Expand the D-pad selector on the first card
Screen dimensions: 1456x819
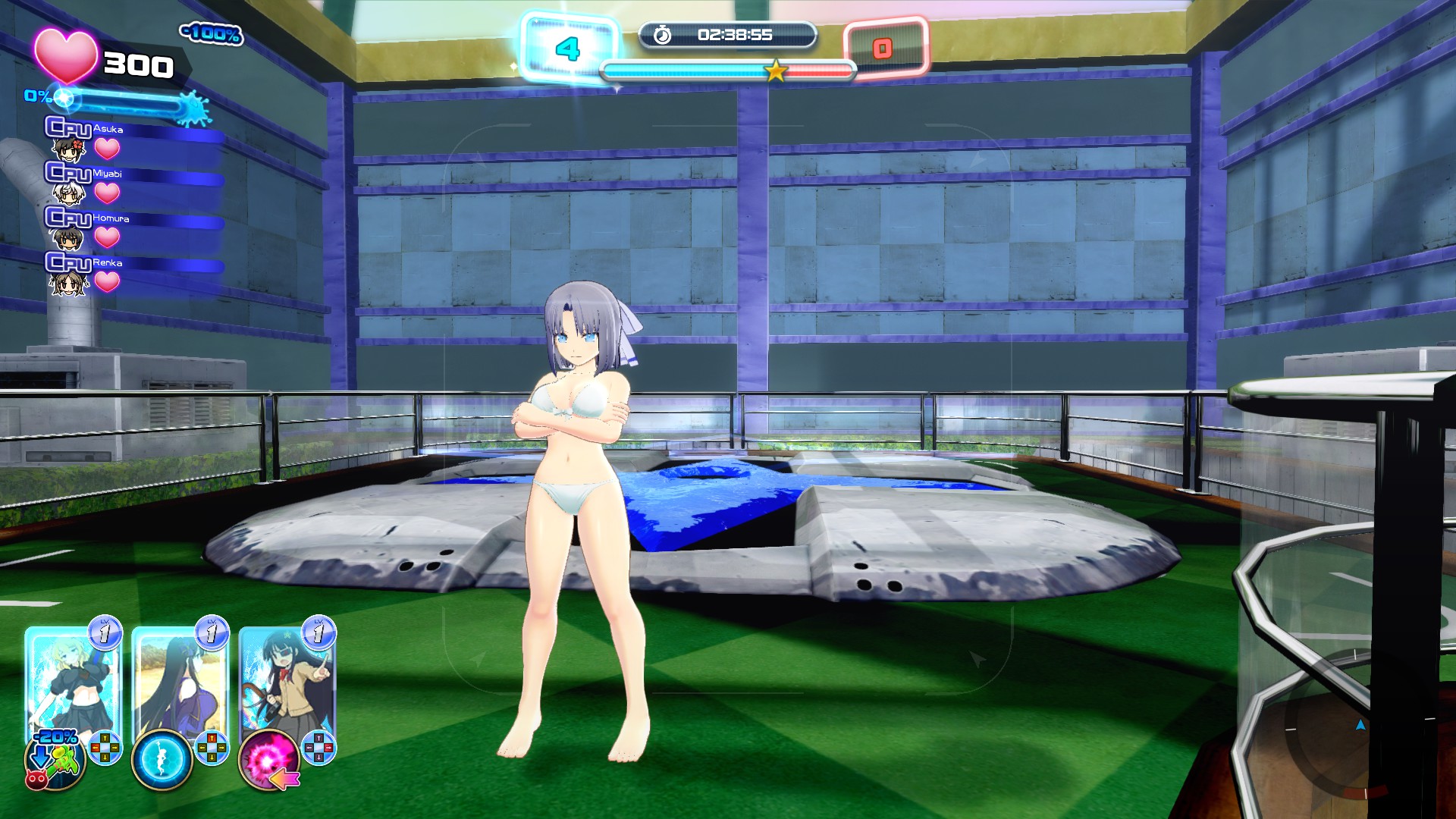[104, 747]
